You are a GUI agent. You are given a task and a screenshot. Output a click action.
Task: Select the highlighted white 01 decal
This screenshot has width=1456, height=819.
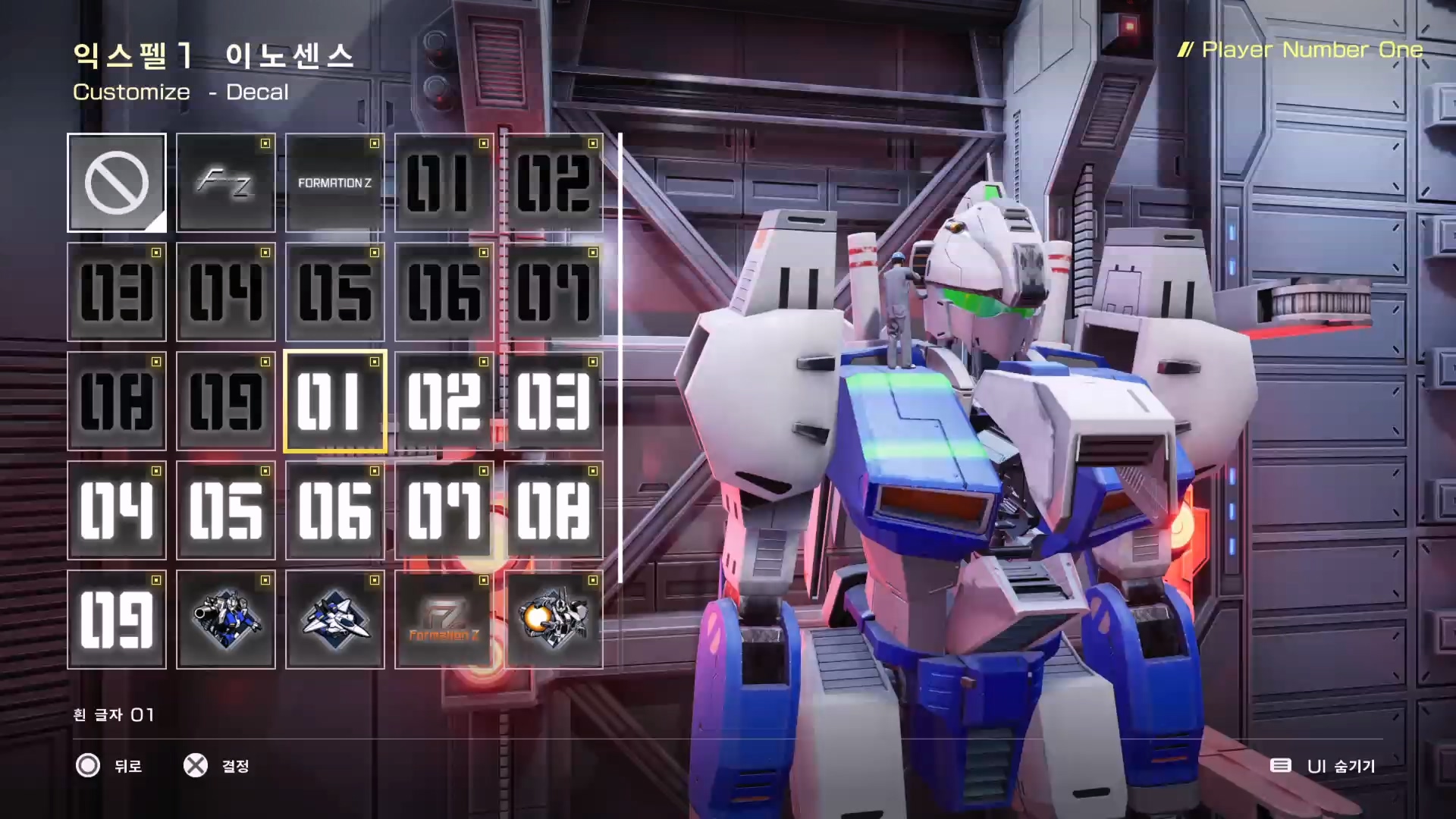(335, 401)
